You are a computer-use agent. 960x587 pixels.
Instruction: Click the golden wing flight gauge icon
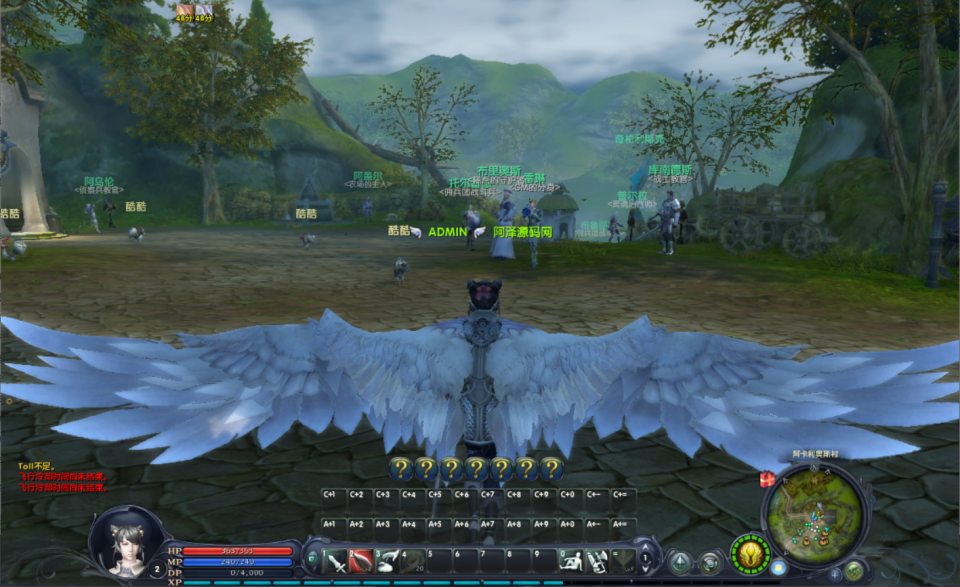click(x=750, y=552)
